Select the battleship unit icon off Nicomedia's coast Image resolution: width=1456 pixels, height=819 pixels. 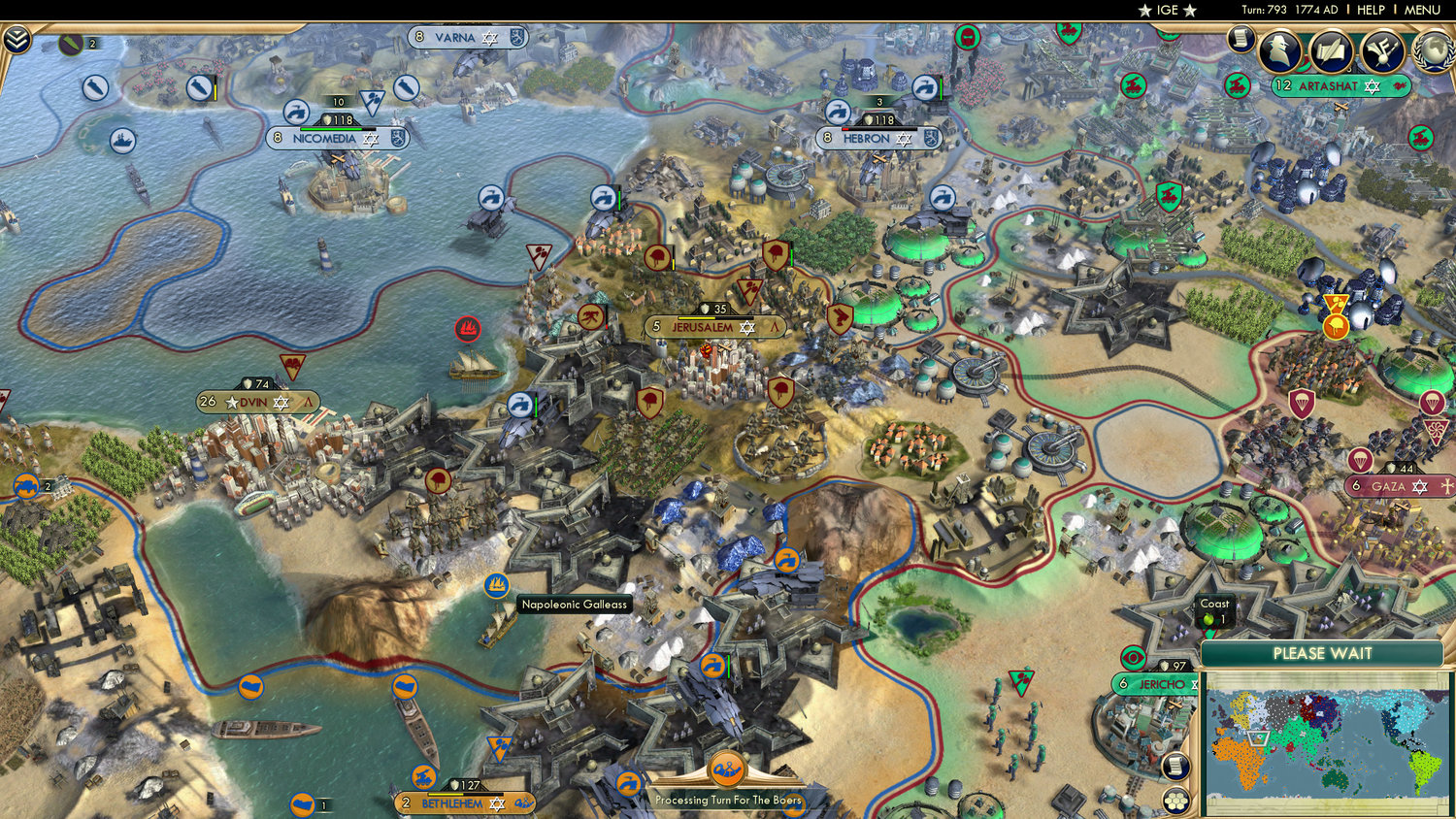point(122,139)
